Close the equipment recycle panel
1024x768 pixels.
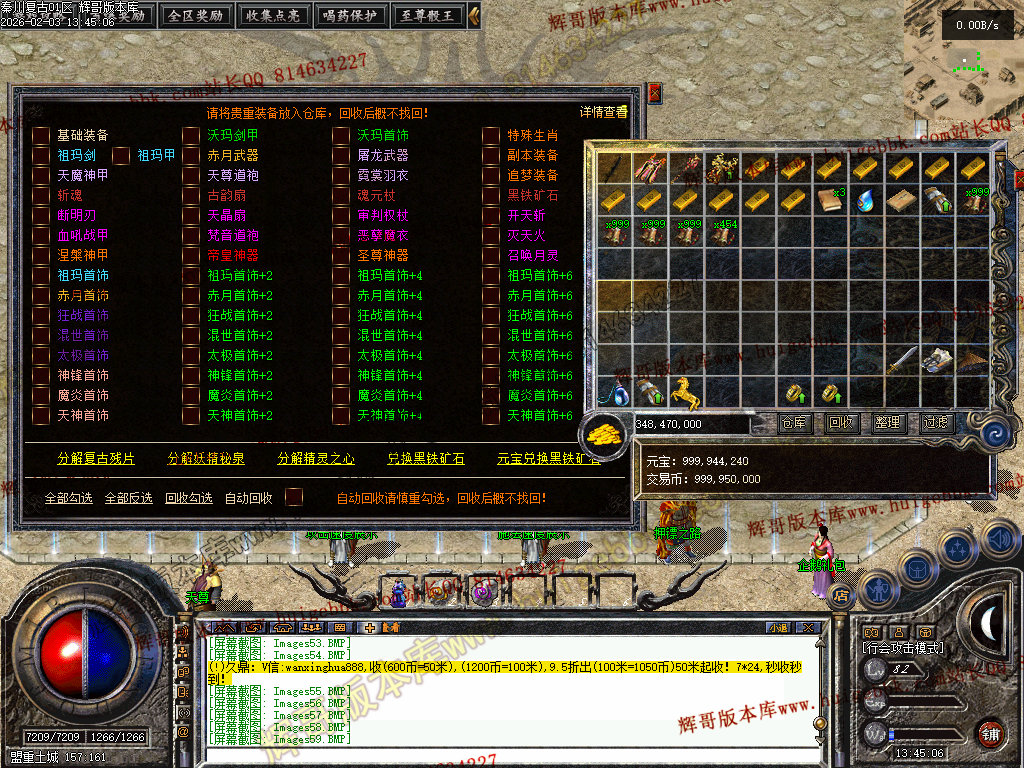click(x=655, y=93)
